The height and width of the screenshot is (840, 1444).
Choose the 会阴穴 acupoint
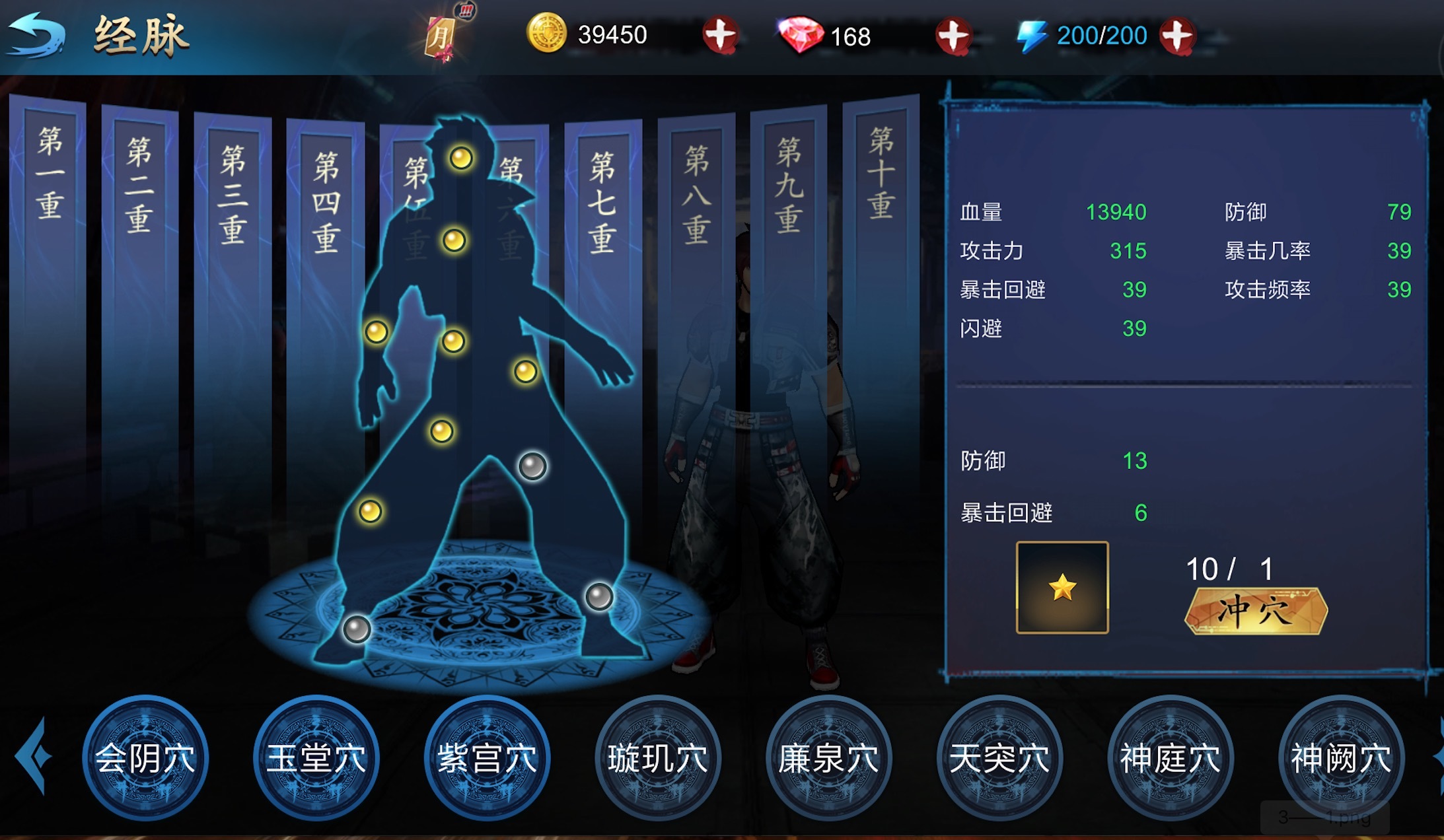click(x=145, y=757)
